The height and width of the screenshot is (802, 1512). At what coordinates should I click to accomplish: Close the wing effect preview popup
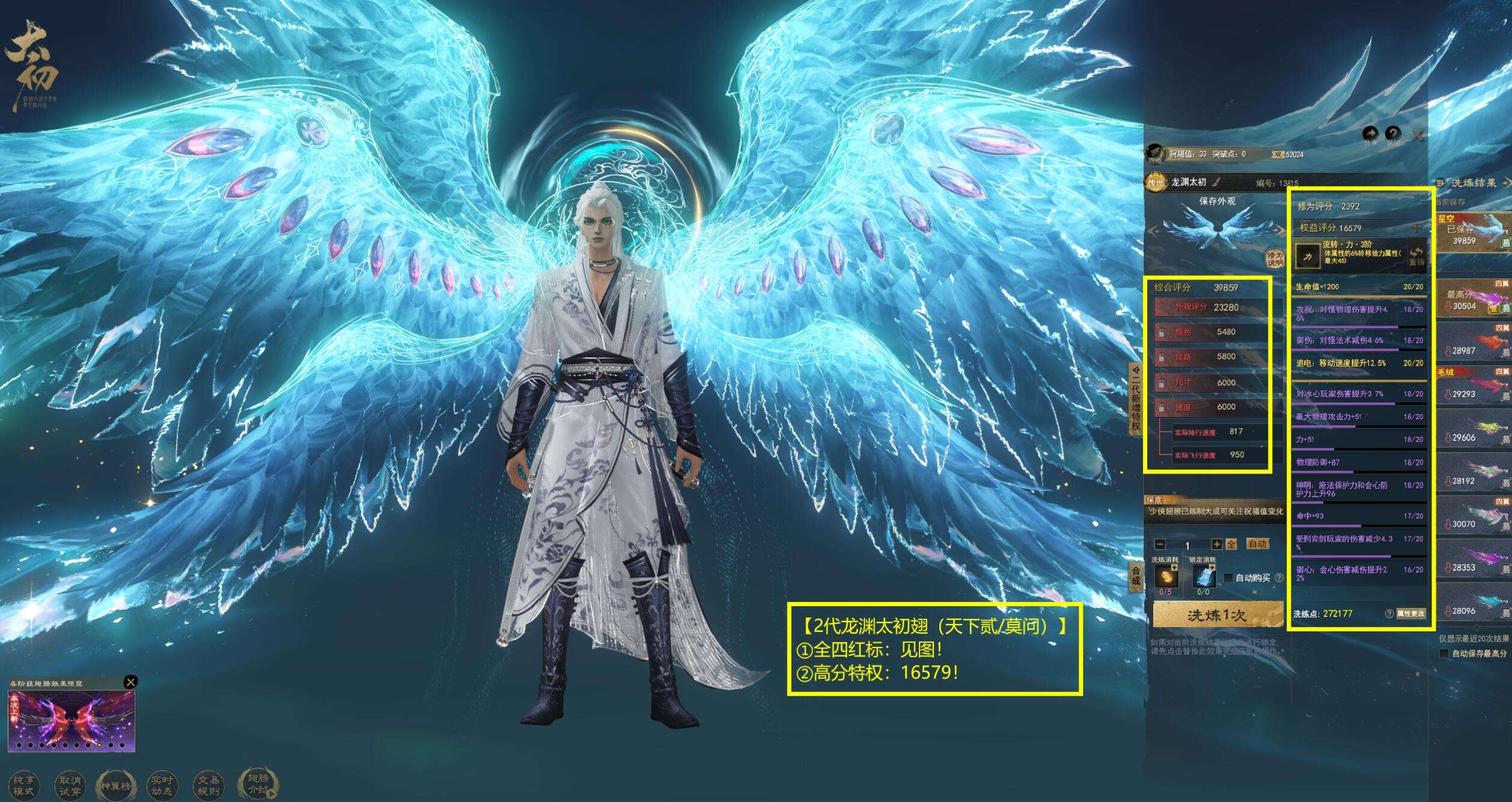click(130, 682)
